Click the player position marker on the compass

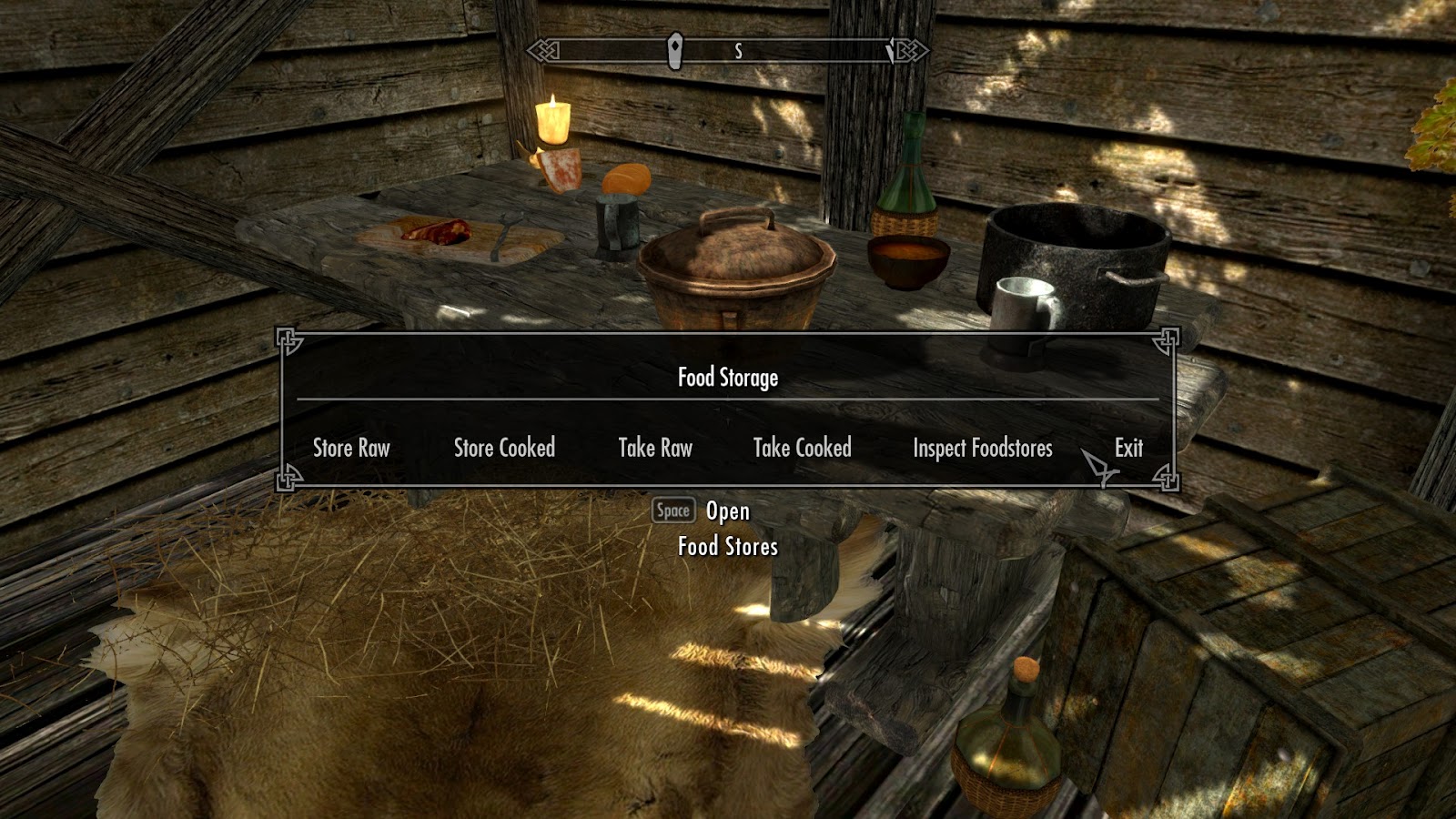pos(674,52)
